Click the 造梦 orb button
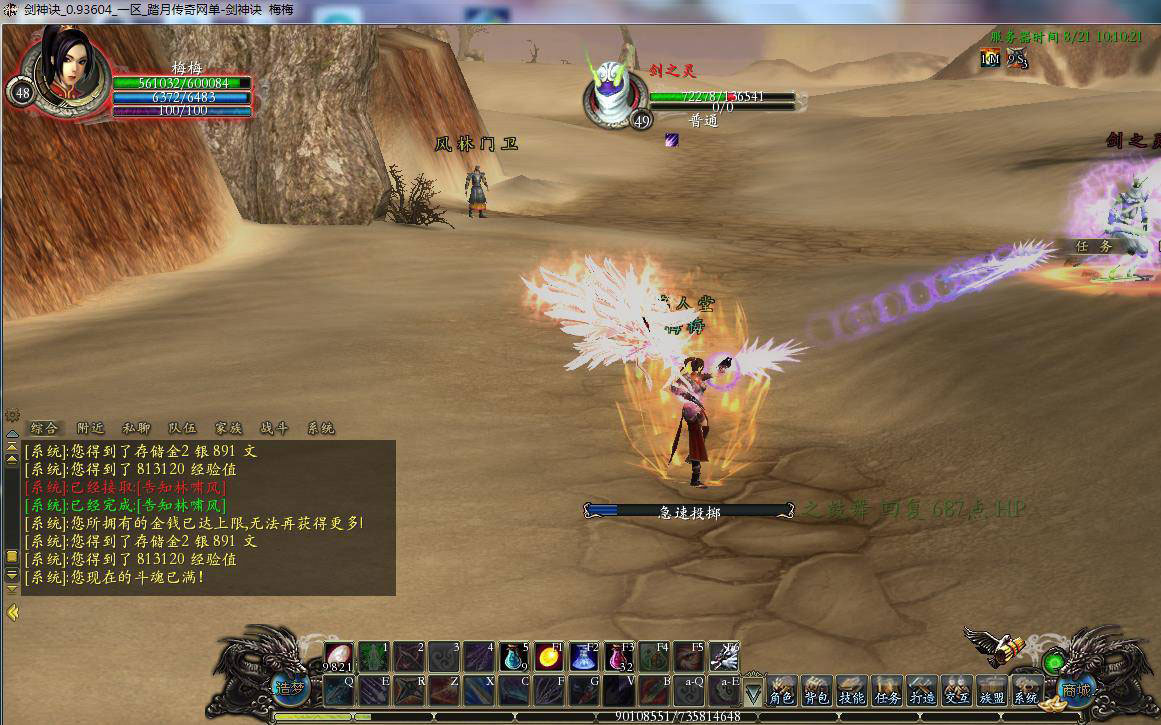1161x725 pixels. [x=289, y=689]
